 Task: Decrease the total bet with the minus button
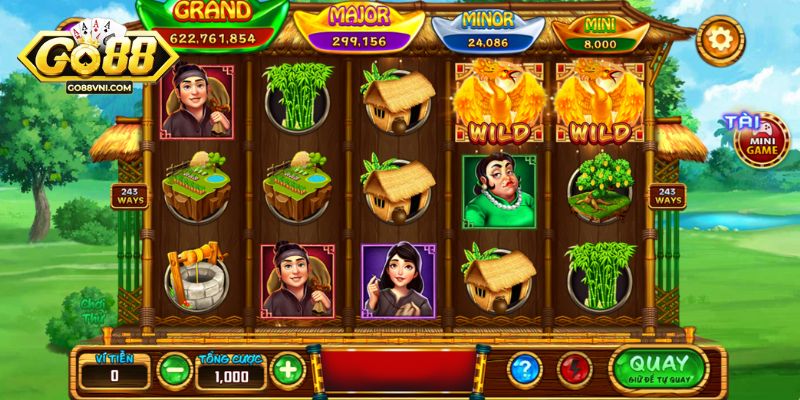coord(174,369)
